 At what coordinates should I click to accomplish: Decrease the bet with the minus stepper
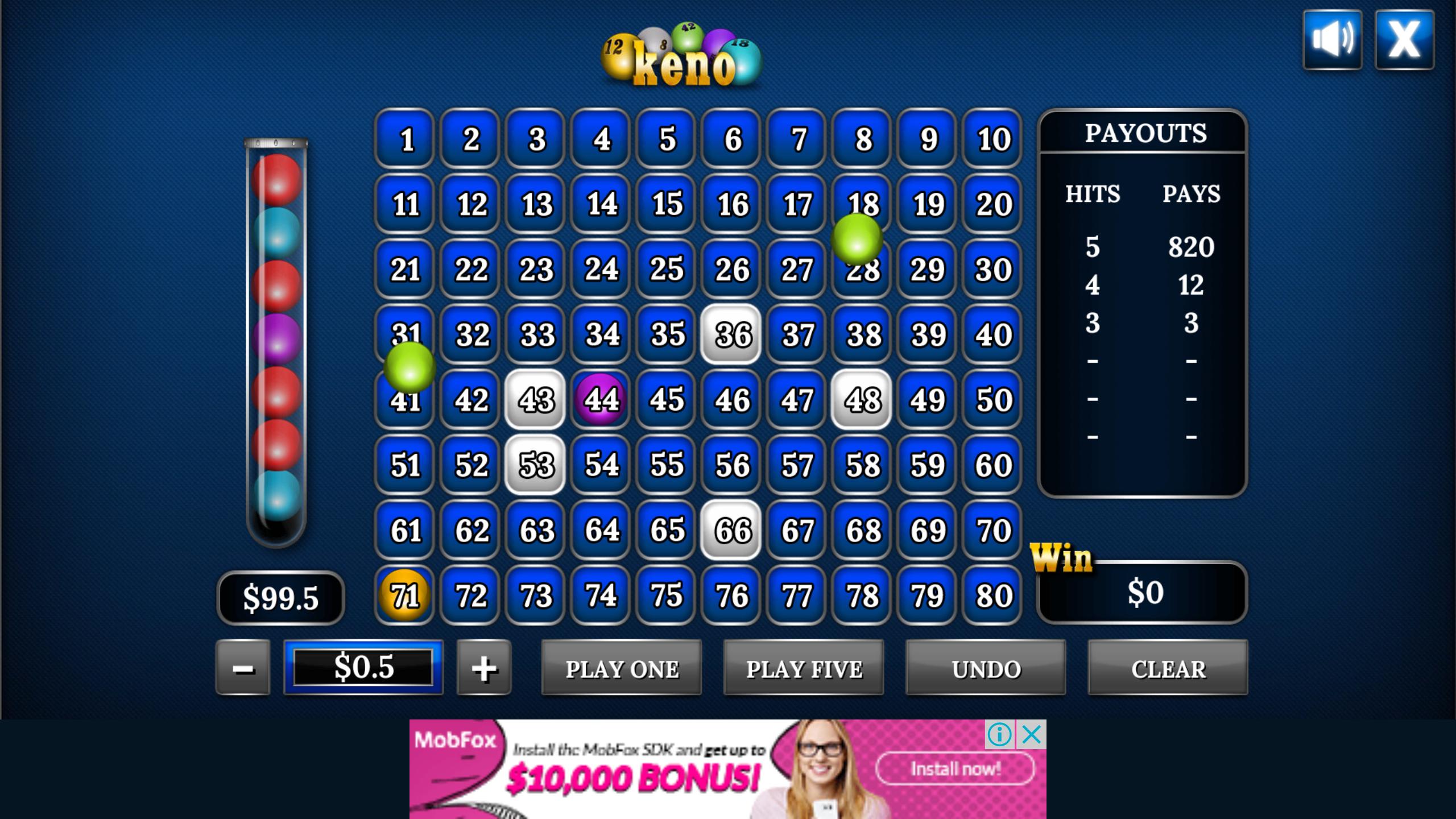pyautogui.click(x=243, y=669)
